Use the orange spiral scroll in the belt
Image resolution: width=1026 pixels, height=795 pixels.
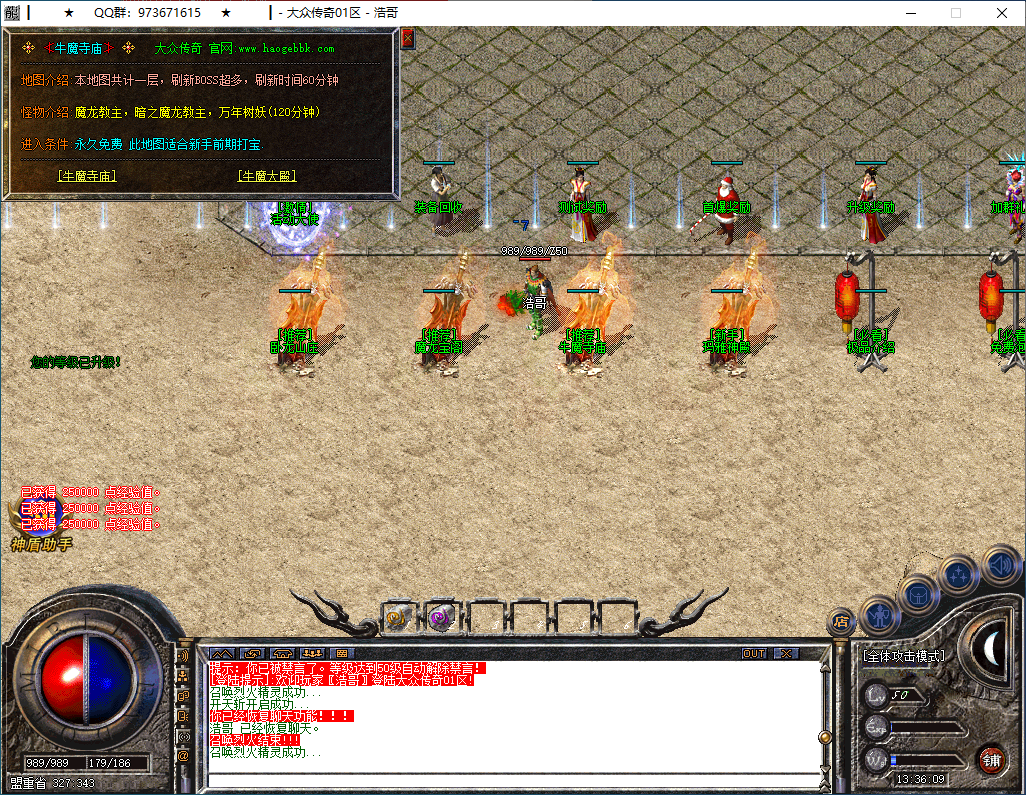point(399,618)
